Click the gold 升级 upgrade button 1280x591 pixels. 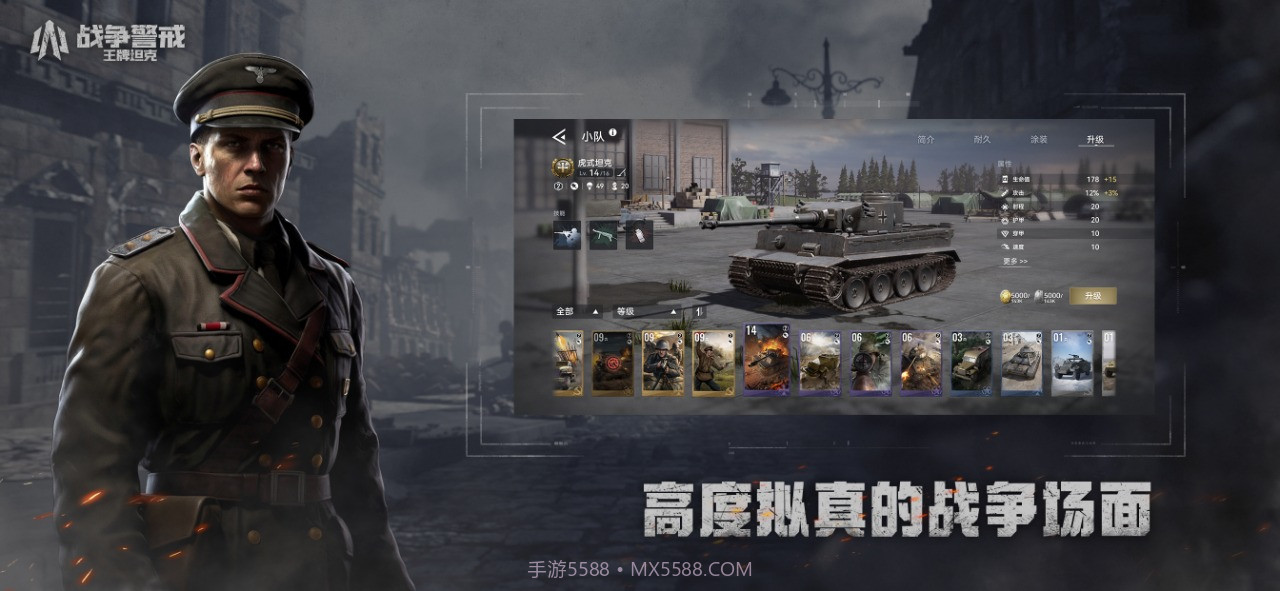1092,296
